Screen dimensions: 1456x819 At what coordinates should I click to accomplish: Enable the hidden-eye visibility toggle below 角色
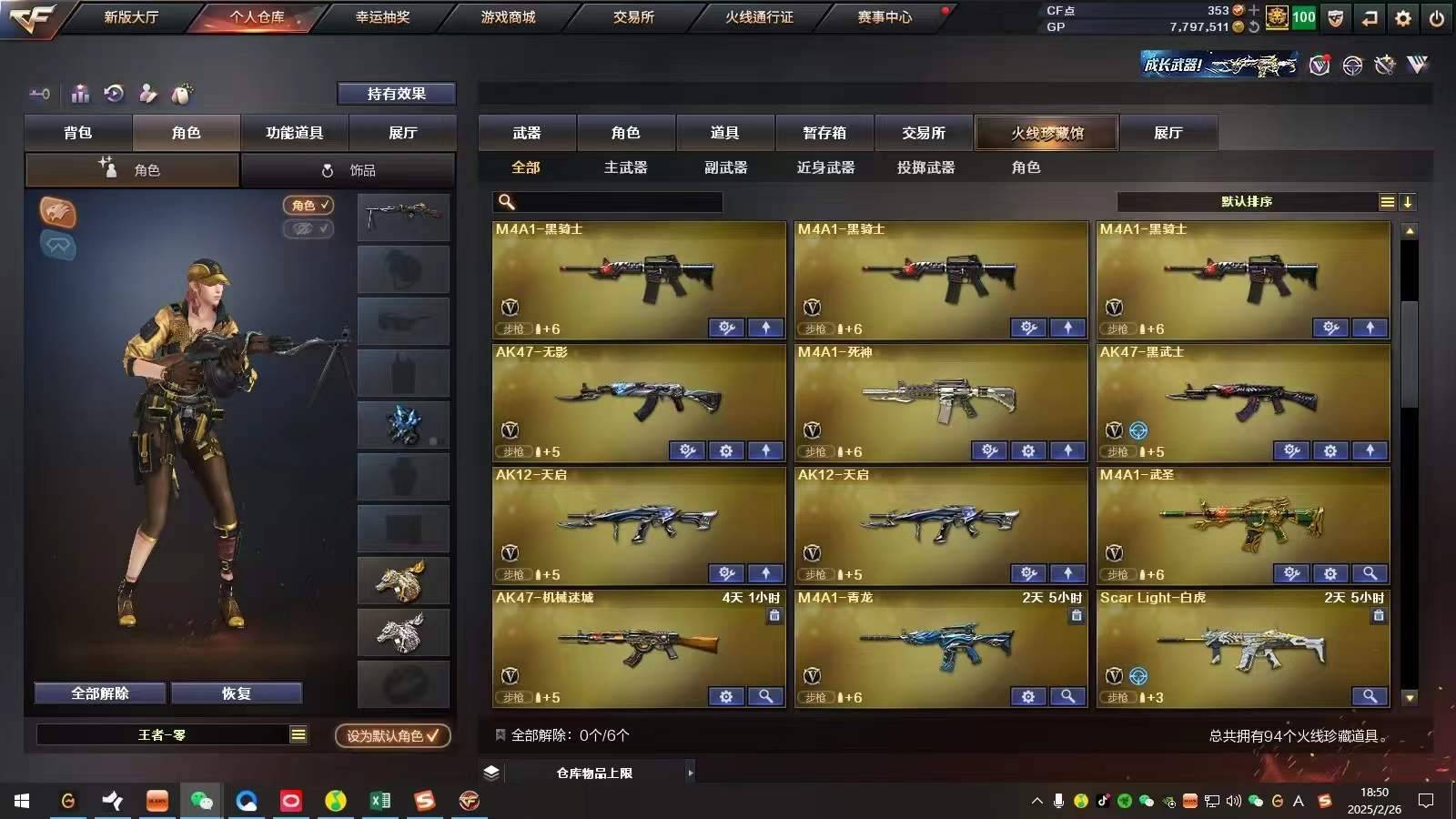(308, 229)
